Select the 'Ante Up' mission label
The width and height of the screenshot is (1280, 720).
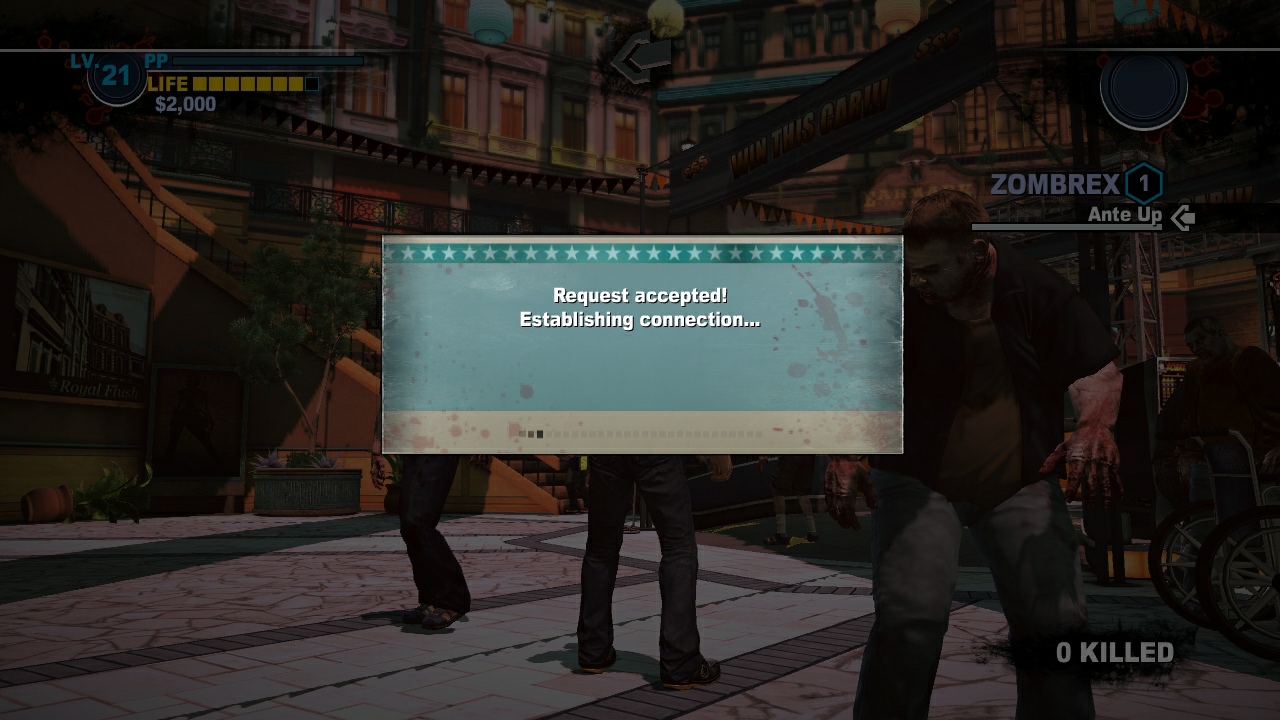[1124, 214]
